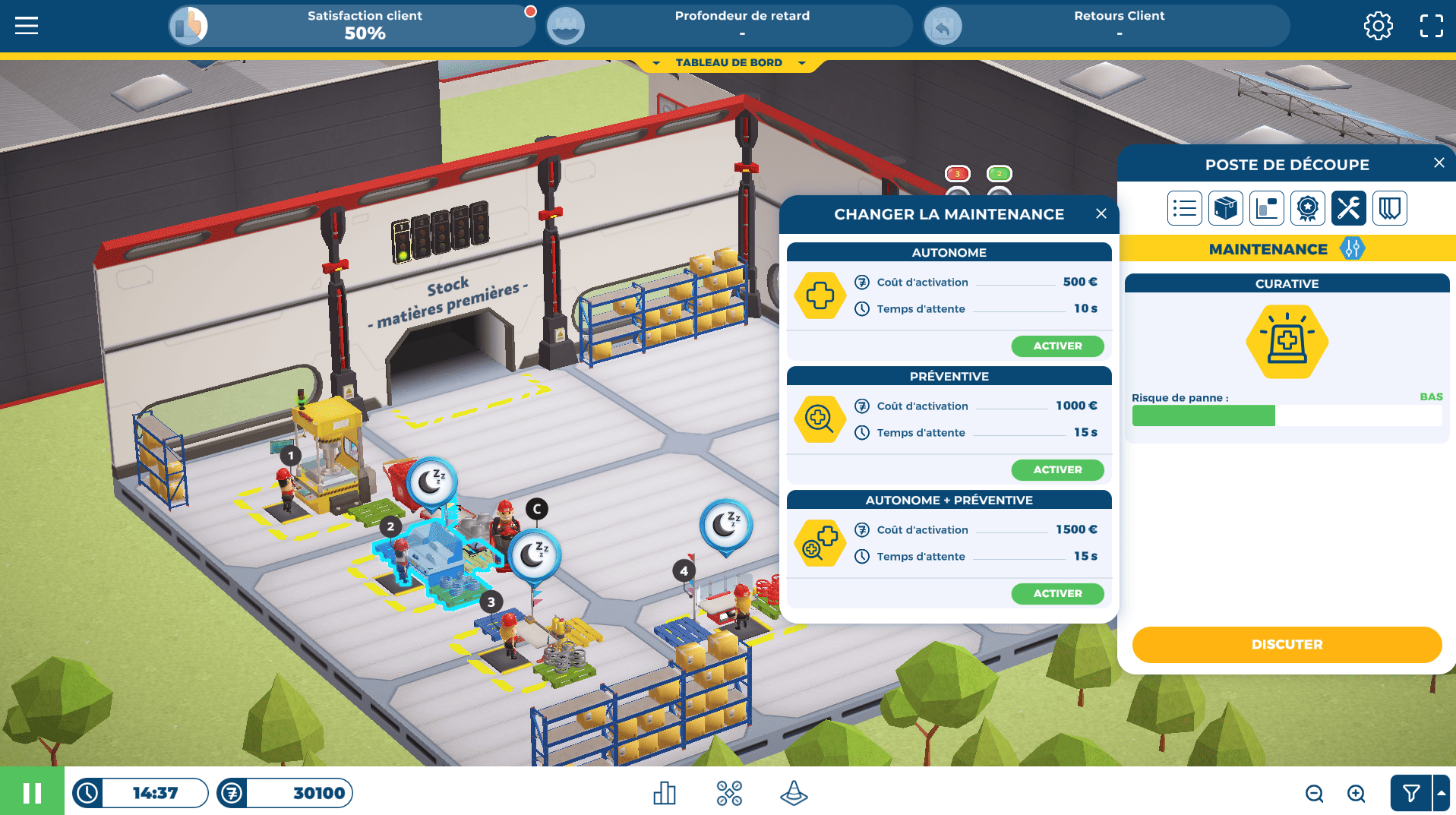Activate Autonome maintenance

point(1056,346)
